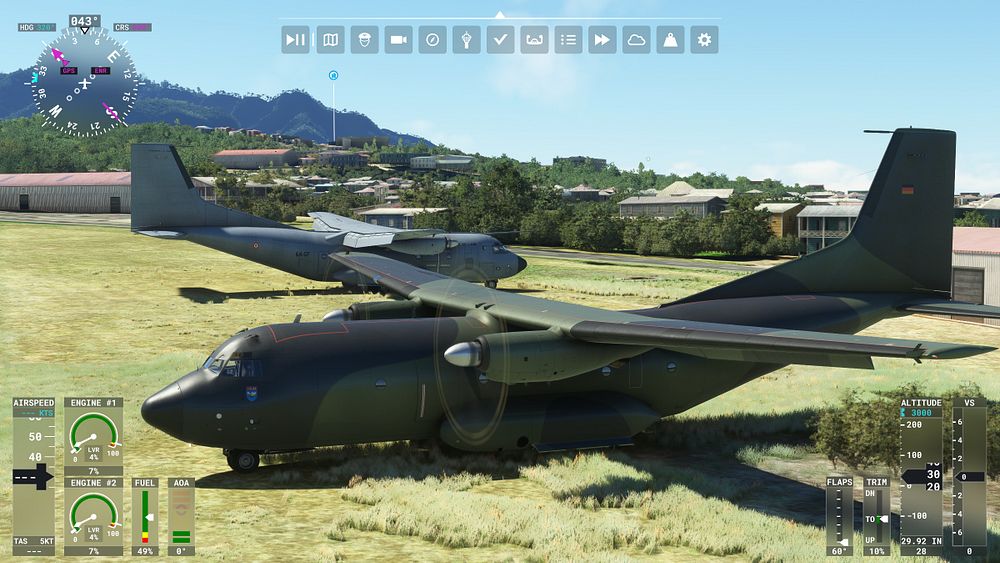Open the checklist checkmark panel

500,40
